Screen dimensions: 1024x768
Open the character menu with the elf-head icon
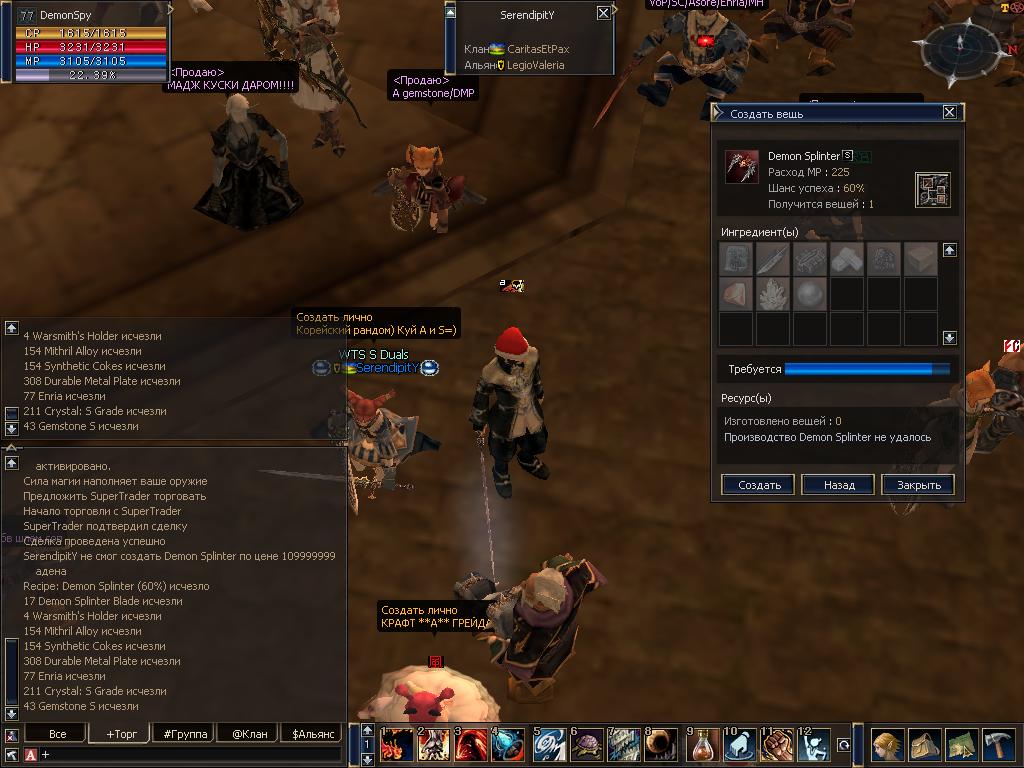(885, 746)
